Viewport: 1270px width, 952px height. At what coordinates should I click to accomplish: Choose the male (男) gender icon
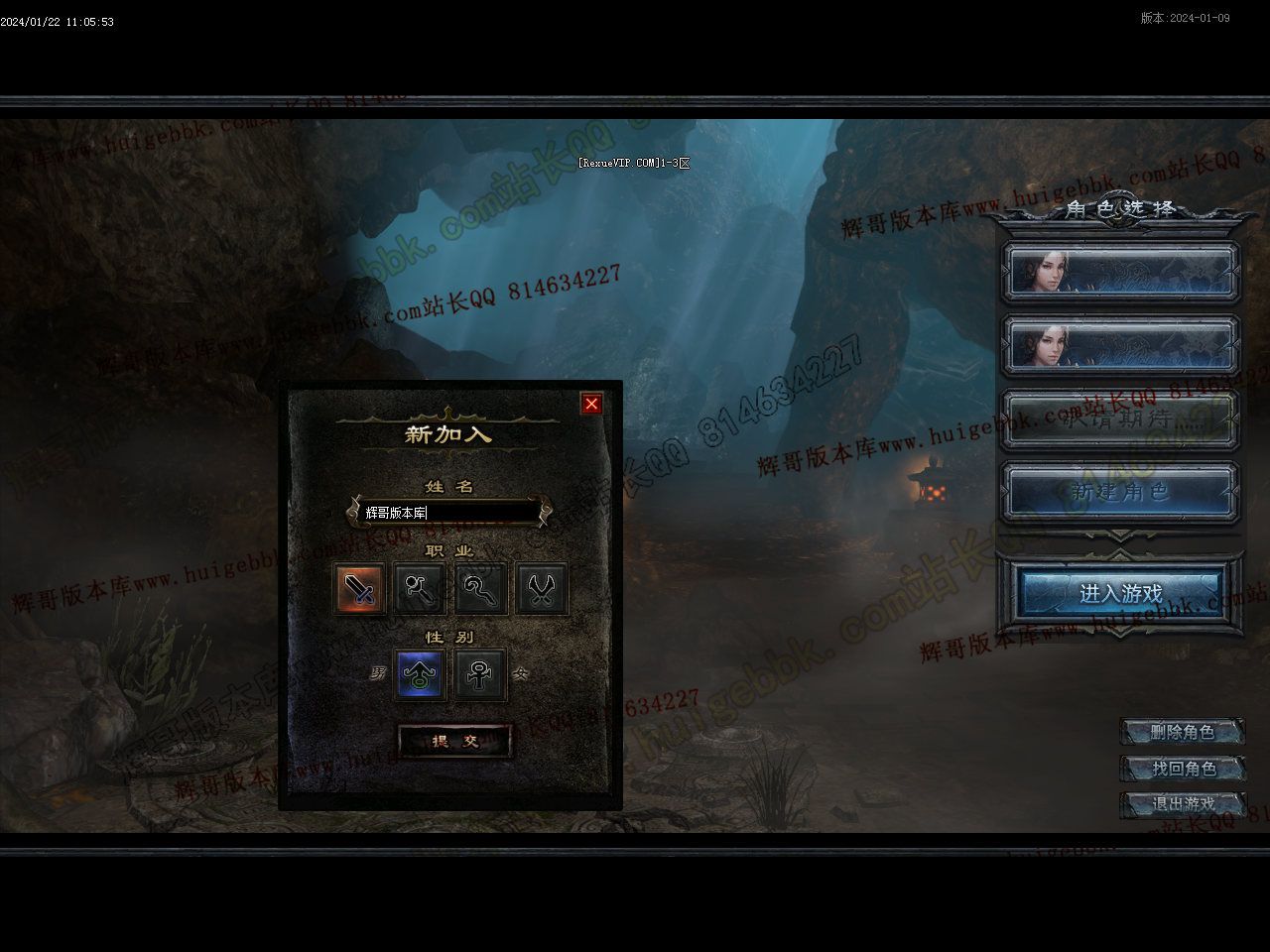tap(419, 674)
